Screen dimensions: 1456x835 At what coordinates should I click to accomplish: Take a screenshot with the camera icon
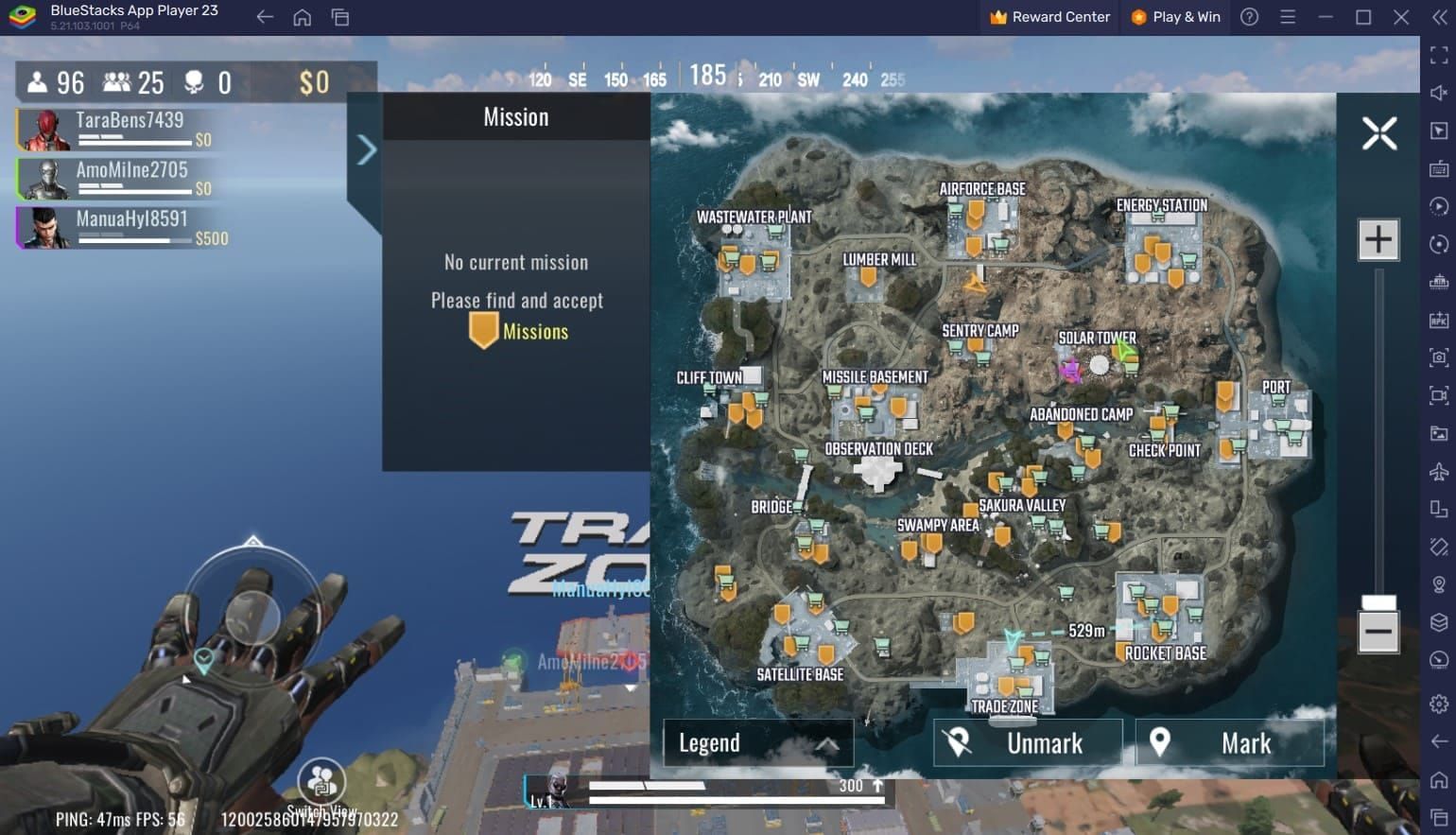(x=1439, y=357)
